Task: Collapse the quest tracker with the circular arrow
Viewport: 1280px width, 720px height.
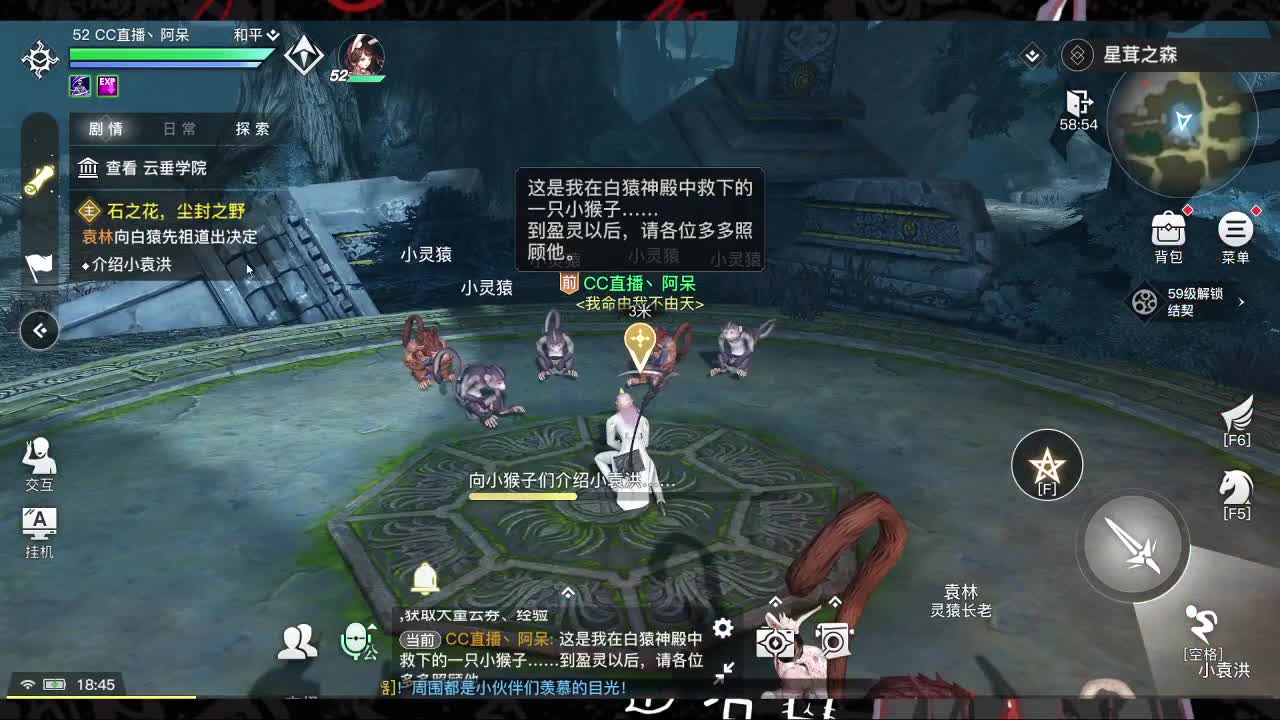Action: (x=39, y=330)
